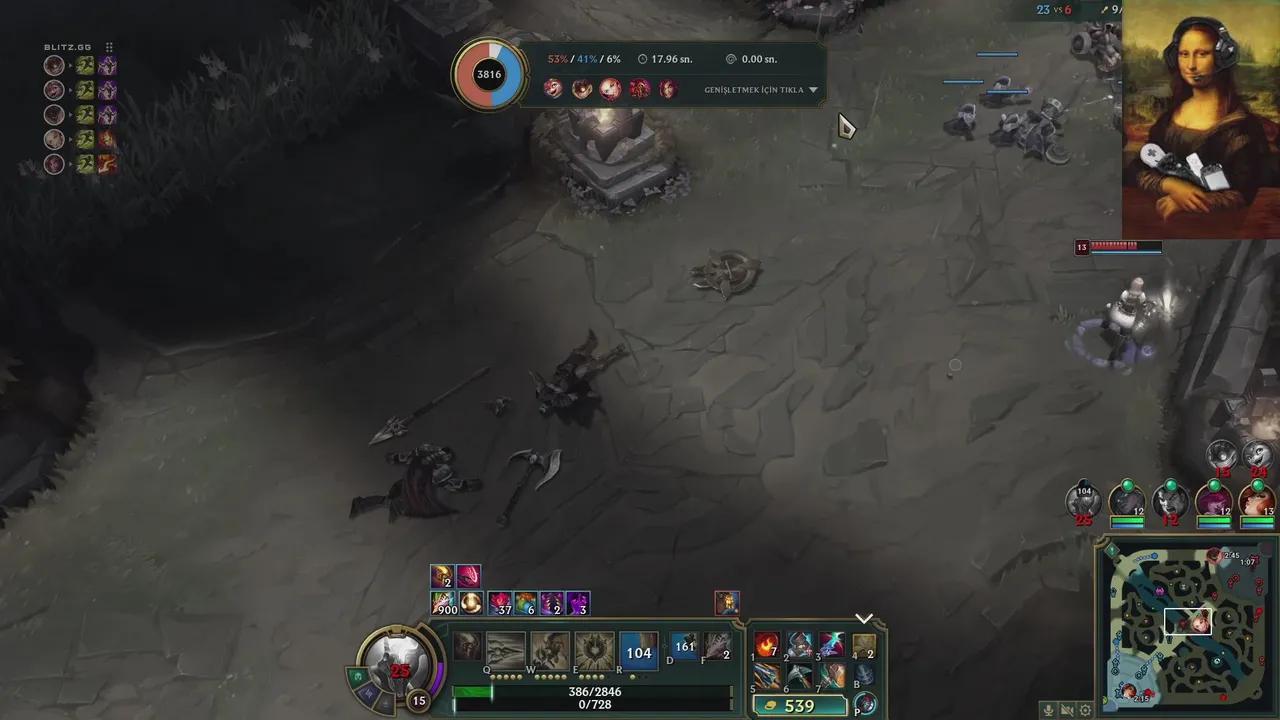Click the Blitz.gg grid icon top-left
This screenshot has height=720, width=1280.
click(x=109, y=47)
